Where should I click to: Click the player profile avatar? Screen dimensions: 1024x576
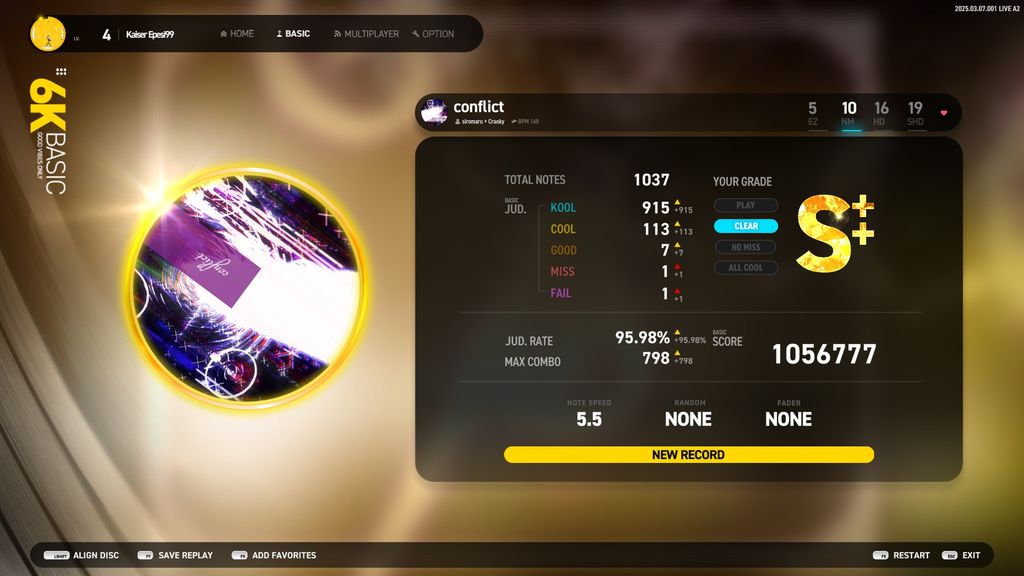[x=48, y=34]
